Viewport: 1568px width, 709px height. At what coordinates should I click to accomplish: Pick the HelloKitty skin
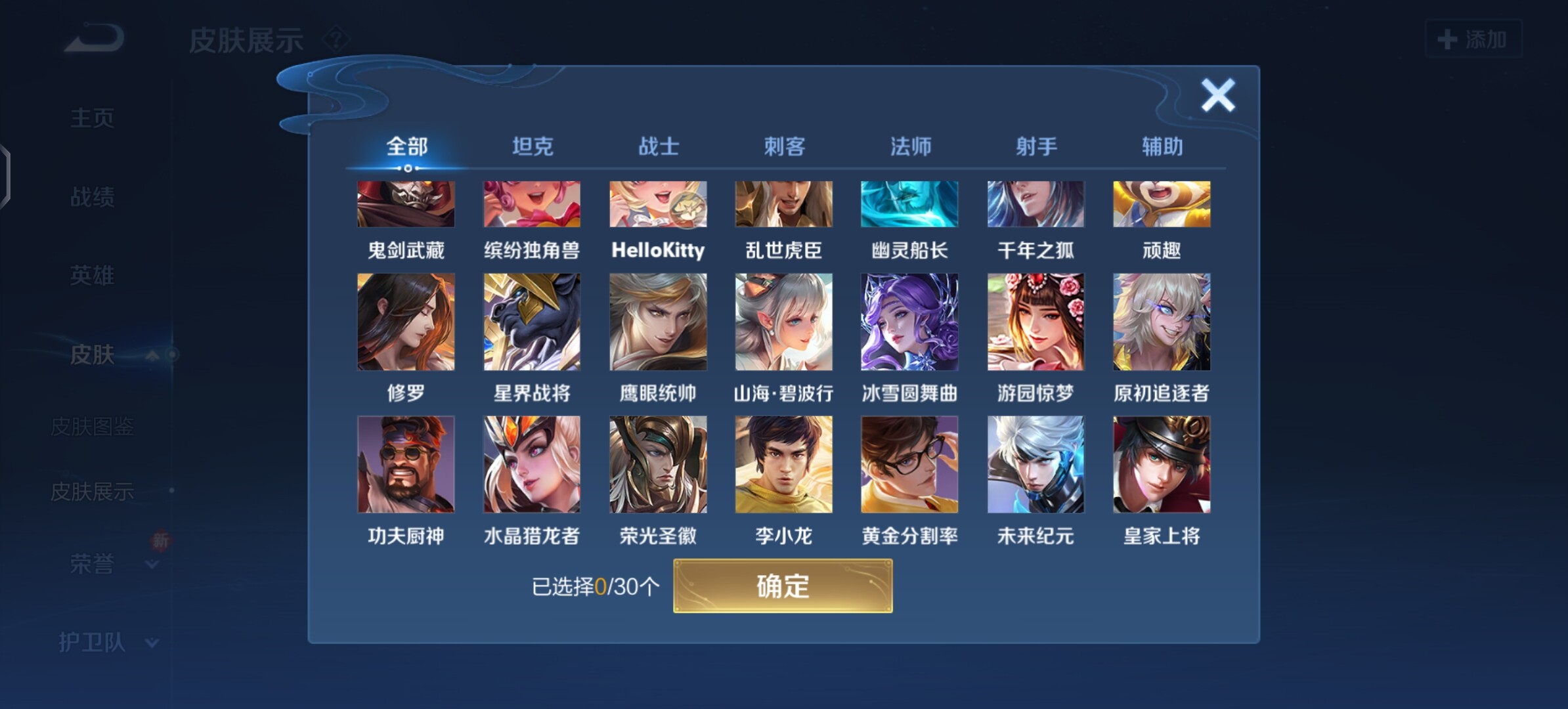click(658, 205)
